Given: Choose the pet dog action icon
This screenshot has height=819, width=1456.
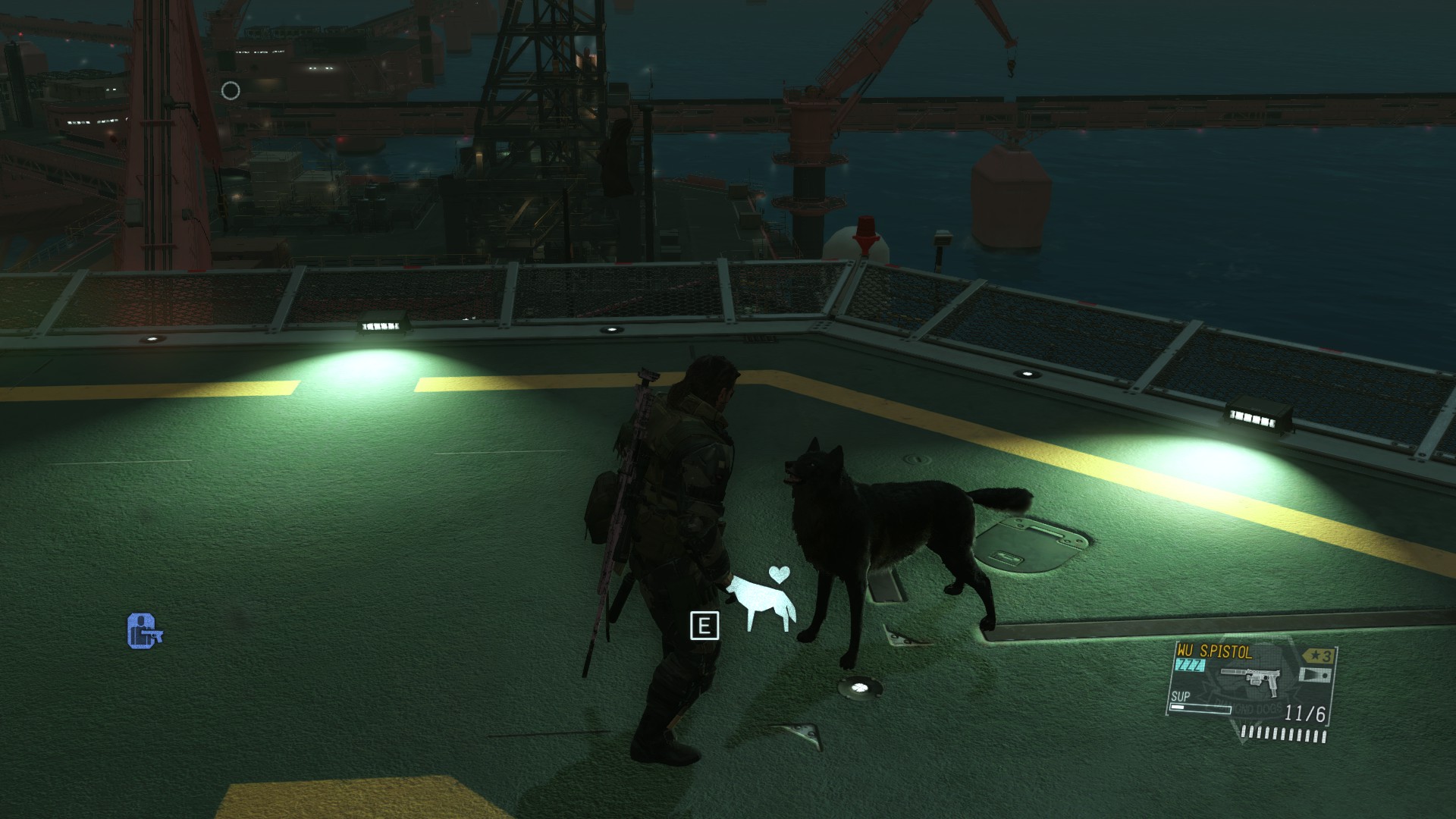Looking at the screenshot, I should [x=764, y=601].
